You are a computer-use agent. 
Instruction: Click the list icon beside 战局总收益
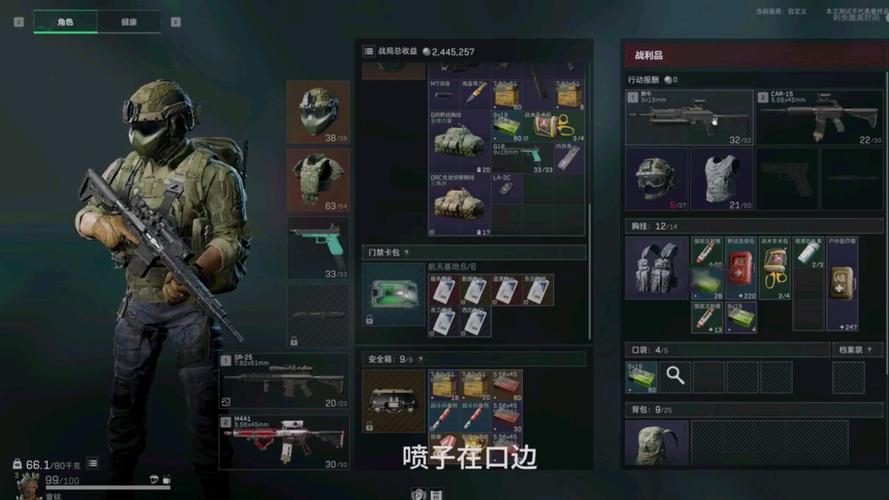[369, 51]
